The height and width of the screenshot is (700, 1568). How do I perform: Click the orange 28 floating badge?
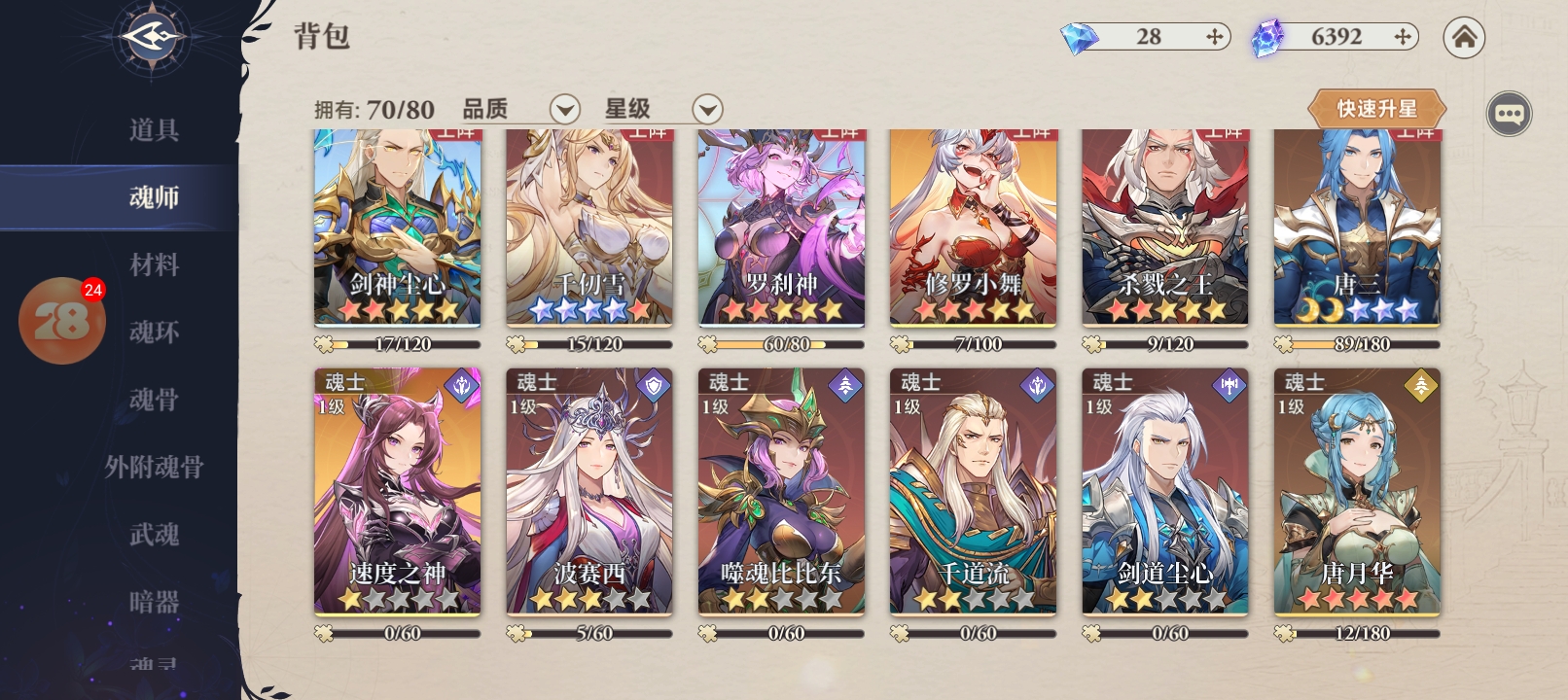[61, 321]
